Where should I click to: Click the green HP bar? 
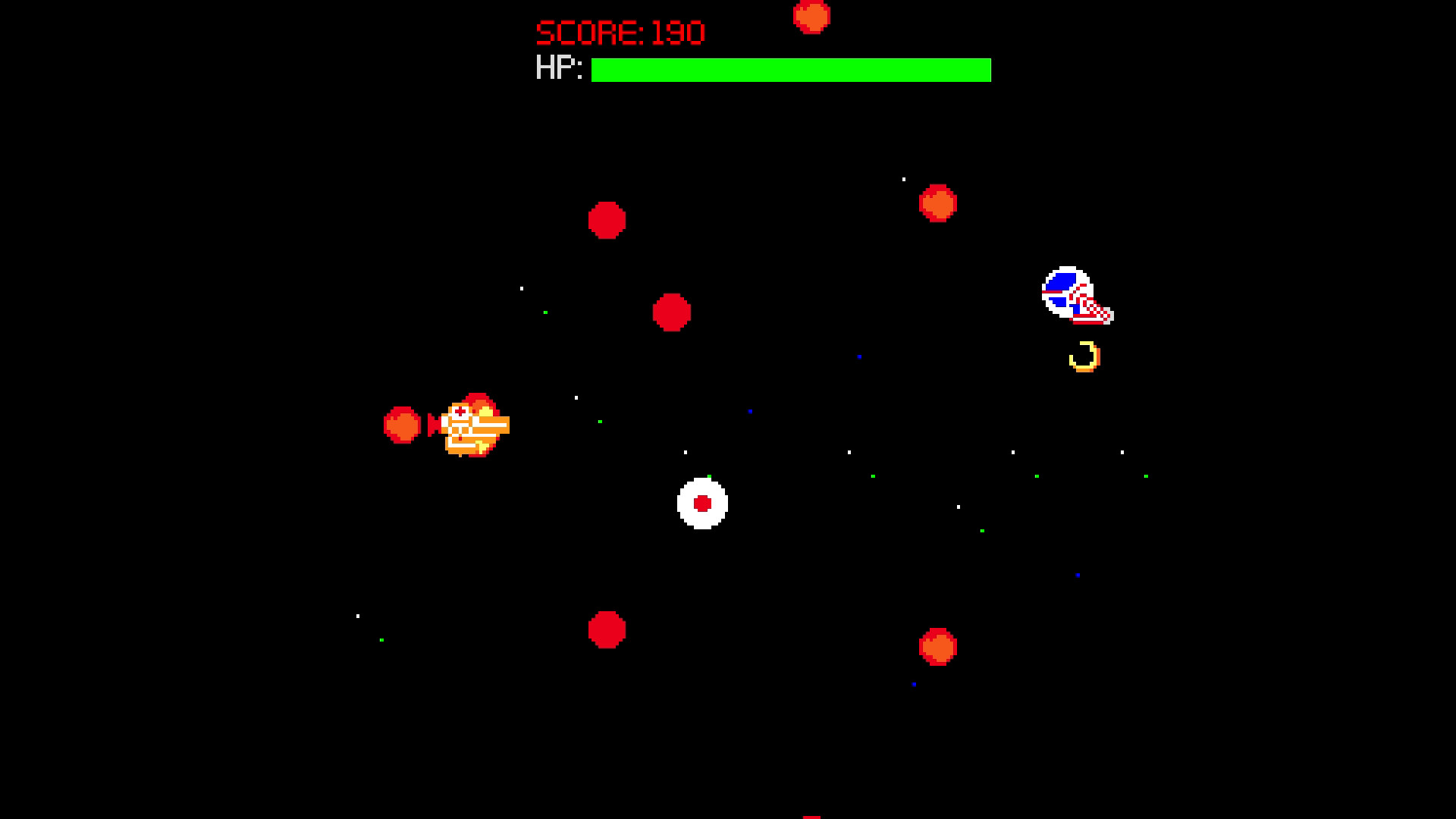pyautogui.click(x=789, y=70)
